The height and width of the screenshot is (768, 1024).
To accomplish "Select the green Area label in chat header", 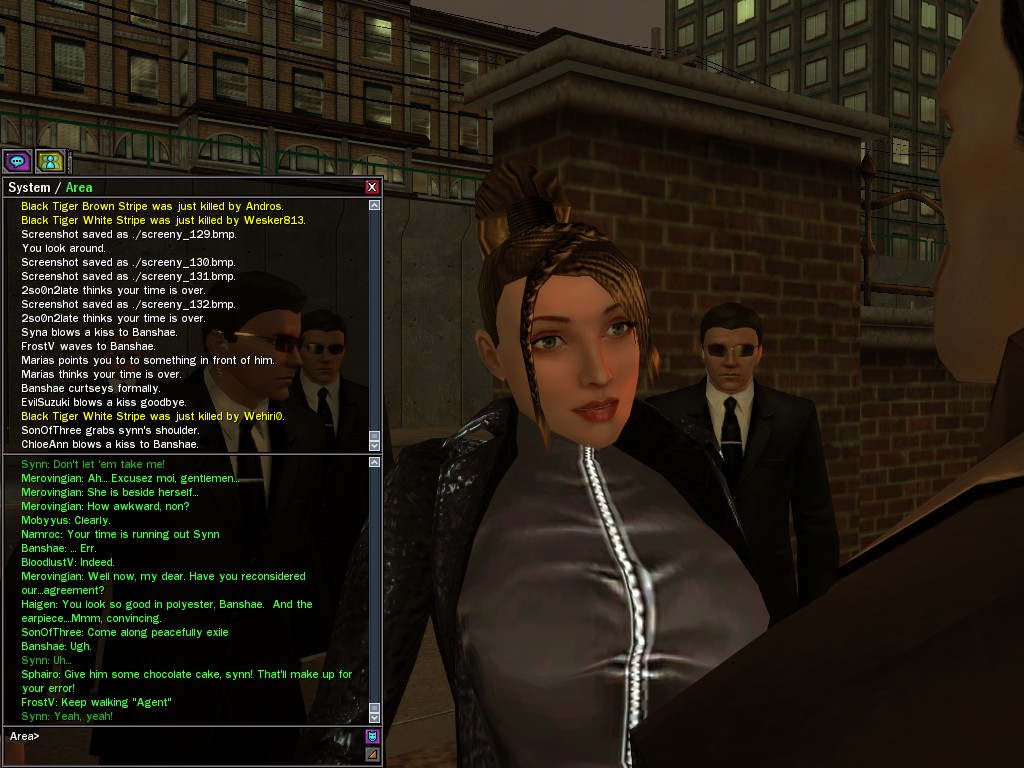I will tap(79, 187).
